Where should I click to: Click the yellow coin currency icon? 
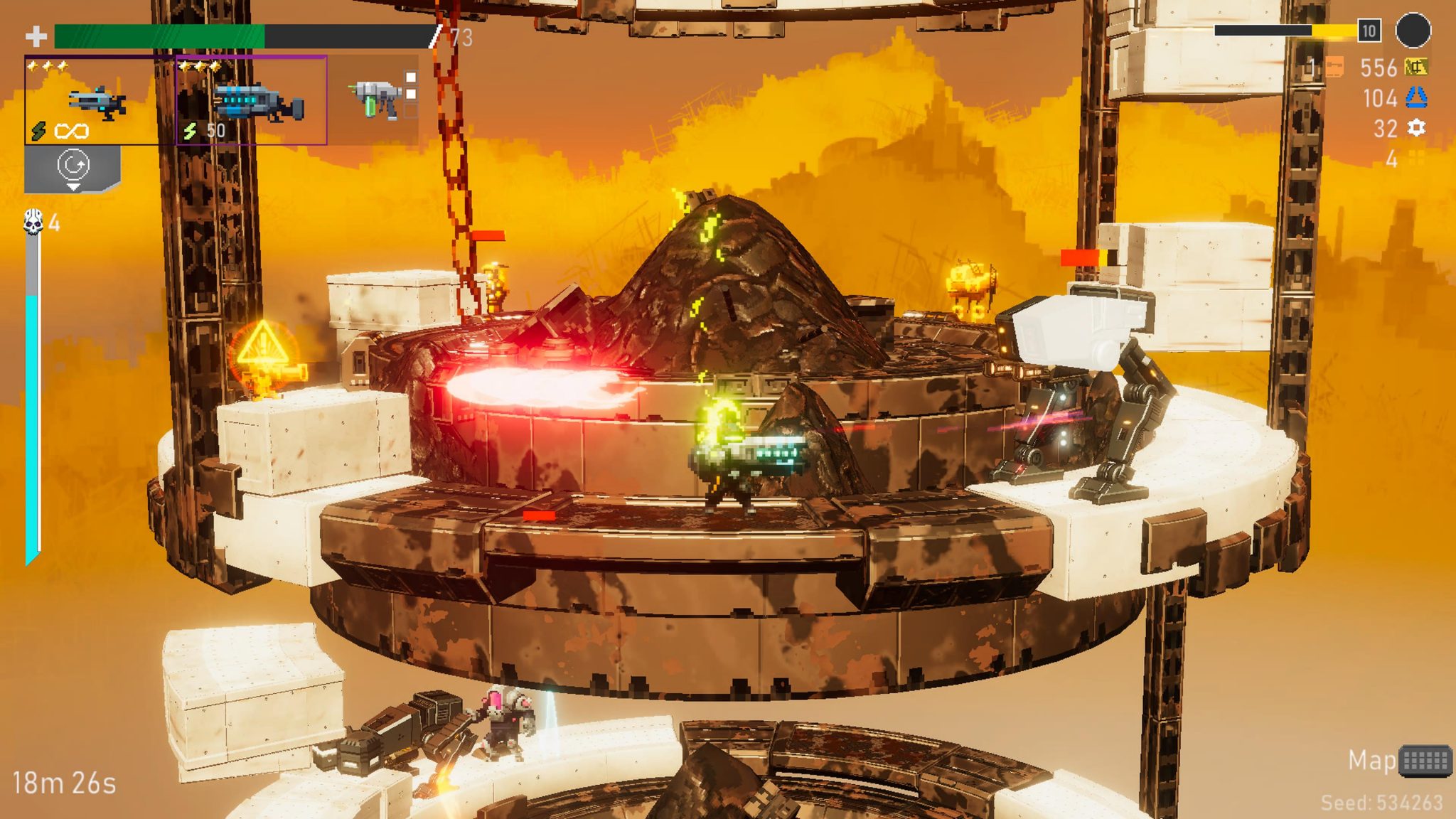[x=1415, y=68]
